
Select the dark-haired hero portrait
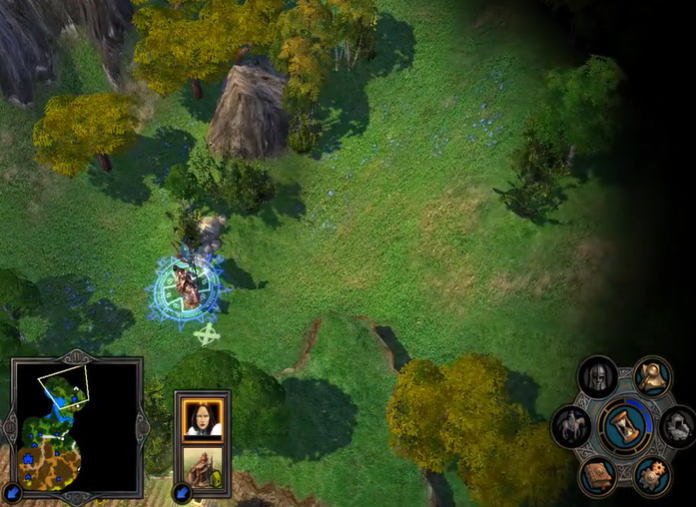203,419
